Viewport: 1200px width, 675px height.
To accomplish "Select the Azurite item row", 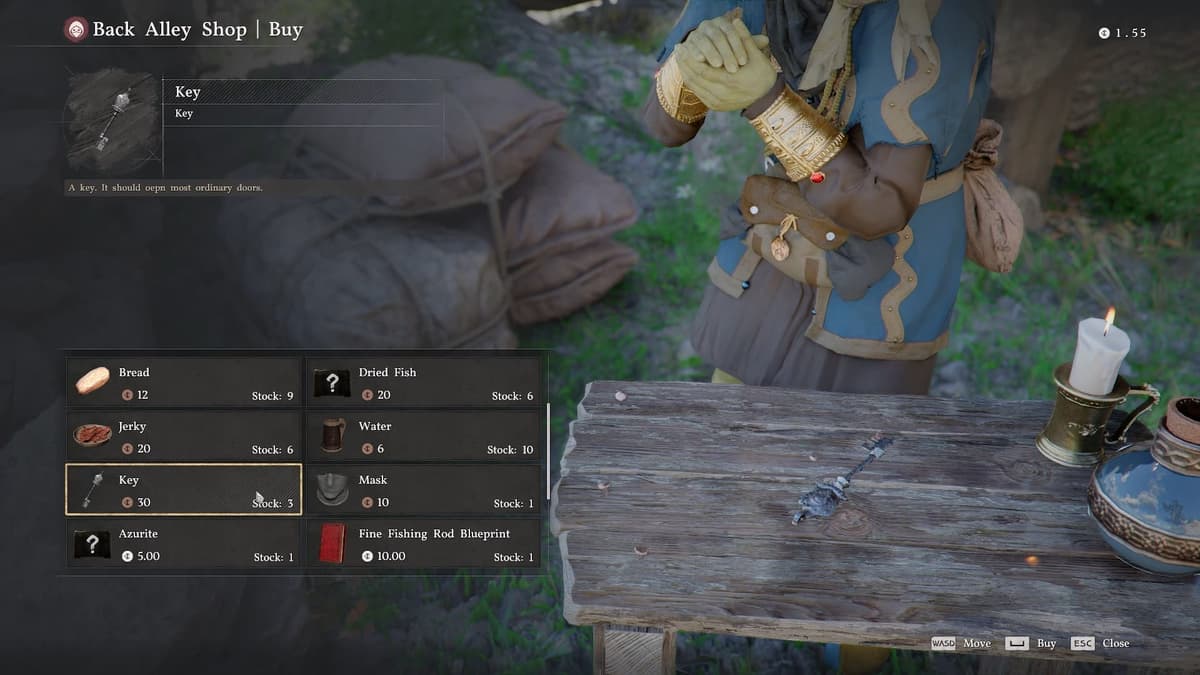I will pyautogui.click(x=184, y=544).
